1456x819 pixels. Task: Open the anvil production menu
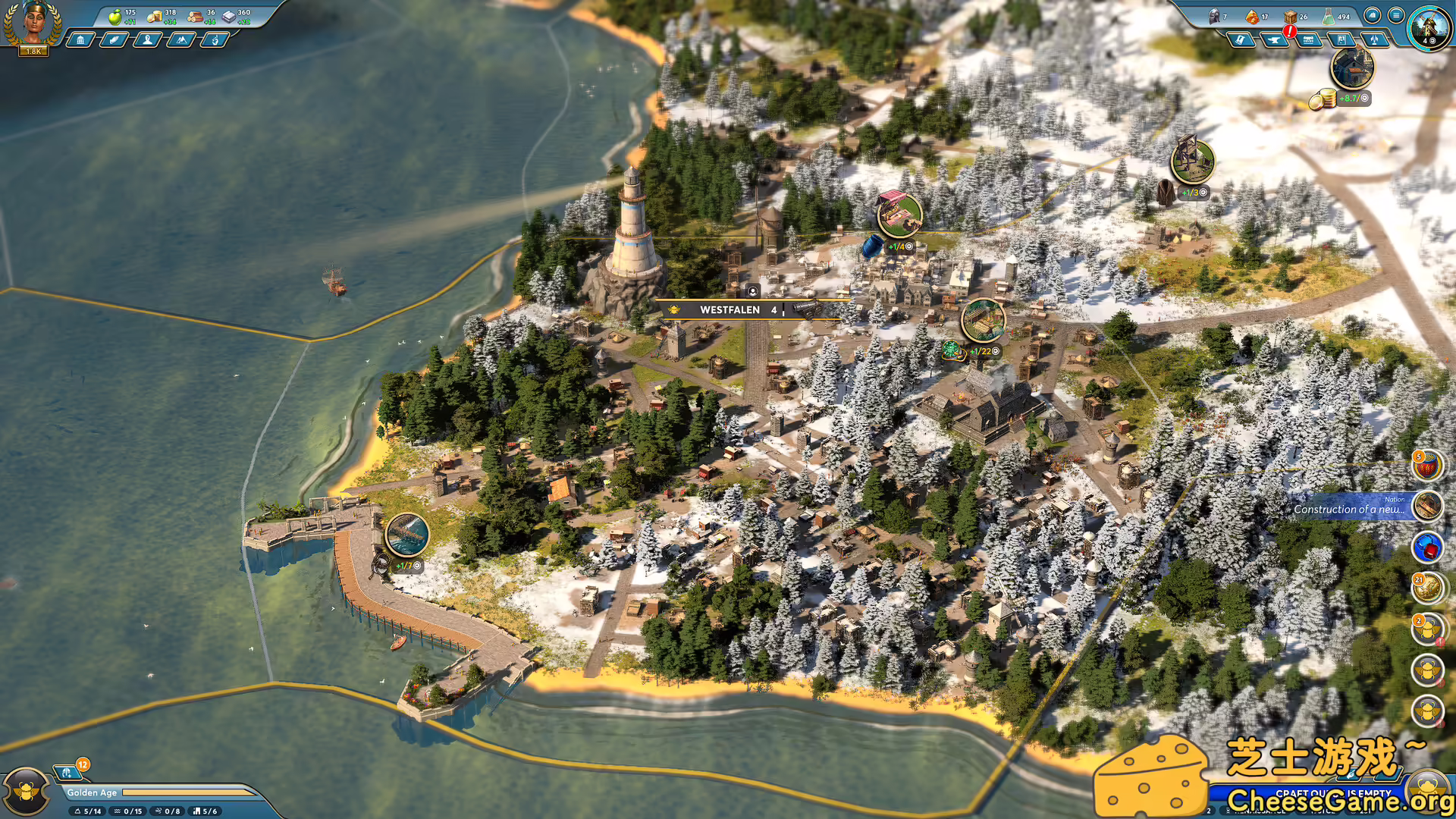click(x=1275, y=39)
